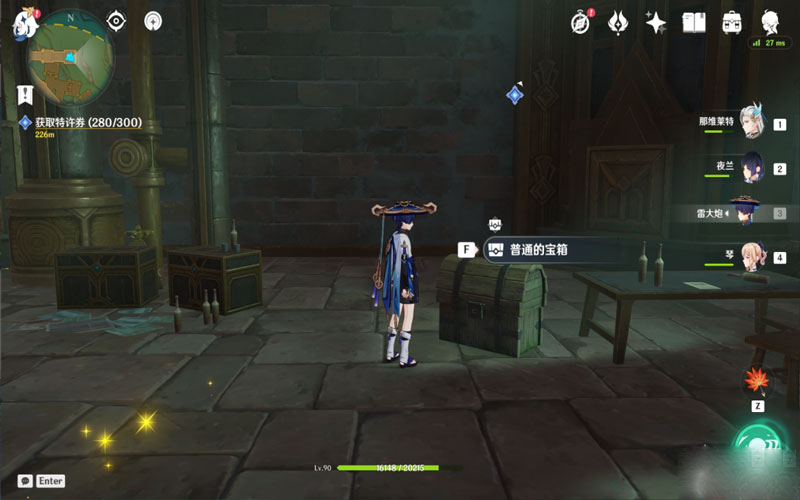Switch to party member 琴
This screenshot has height=500, width=800.
pyautogui.click(x=750, y=256)
